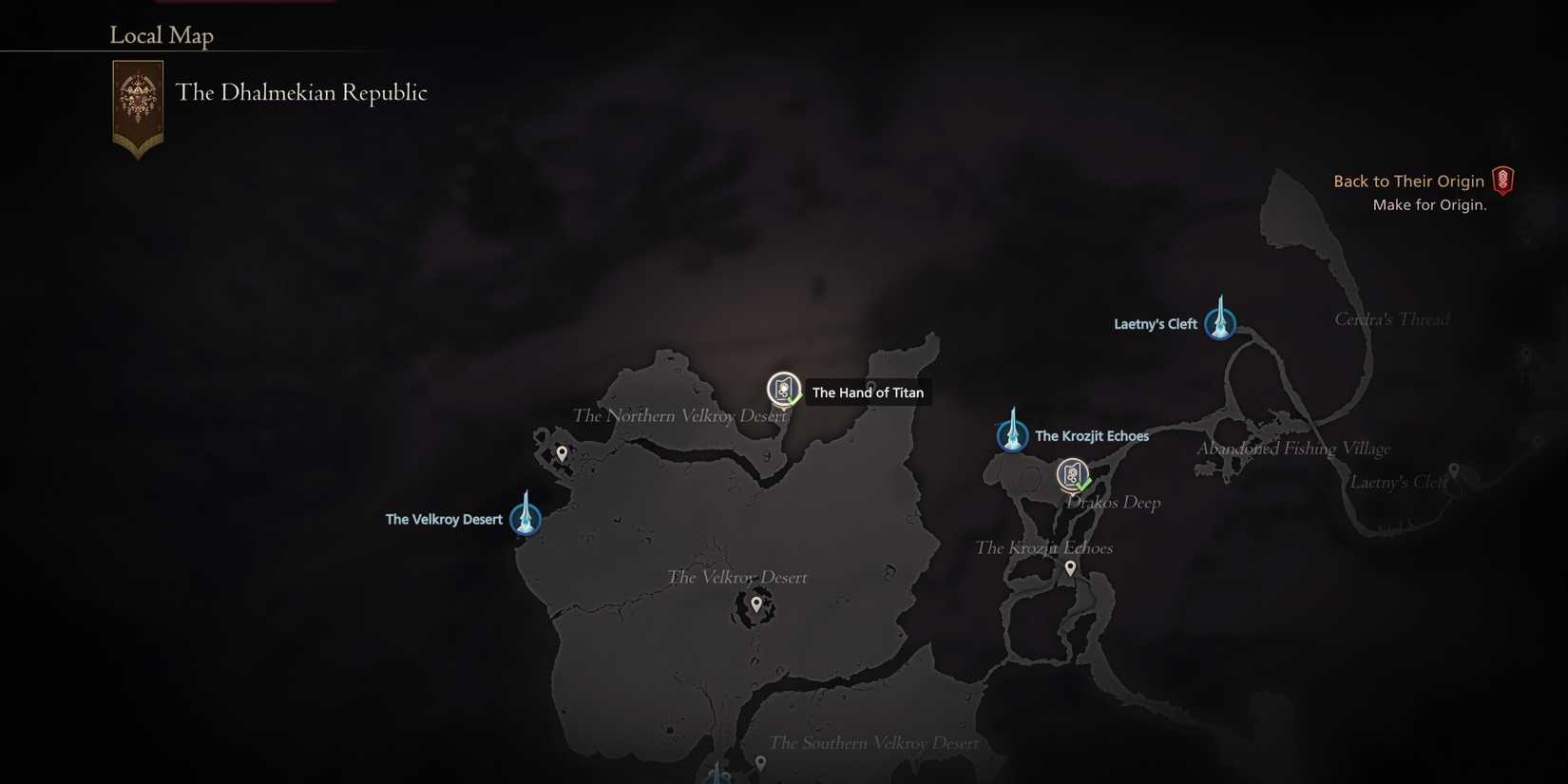Click the red quest emblem beside Back to Their Origin

click(1502, 180)
